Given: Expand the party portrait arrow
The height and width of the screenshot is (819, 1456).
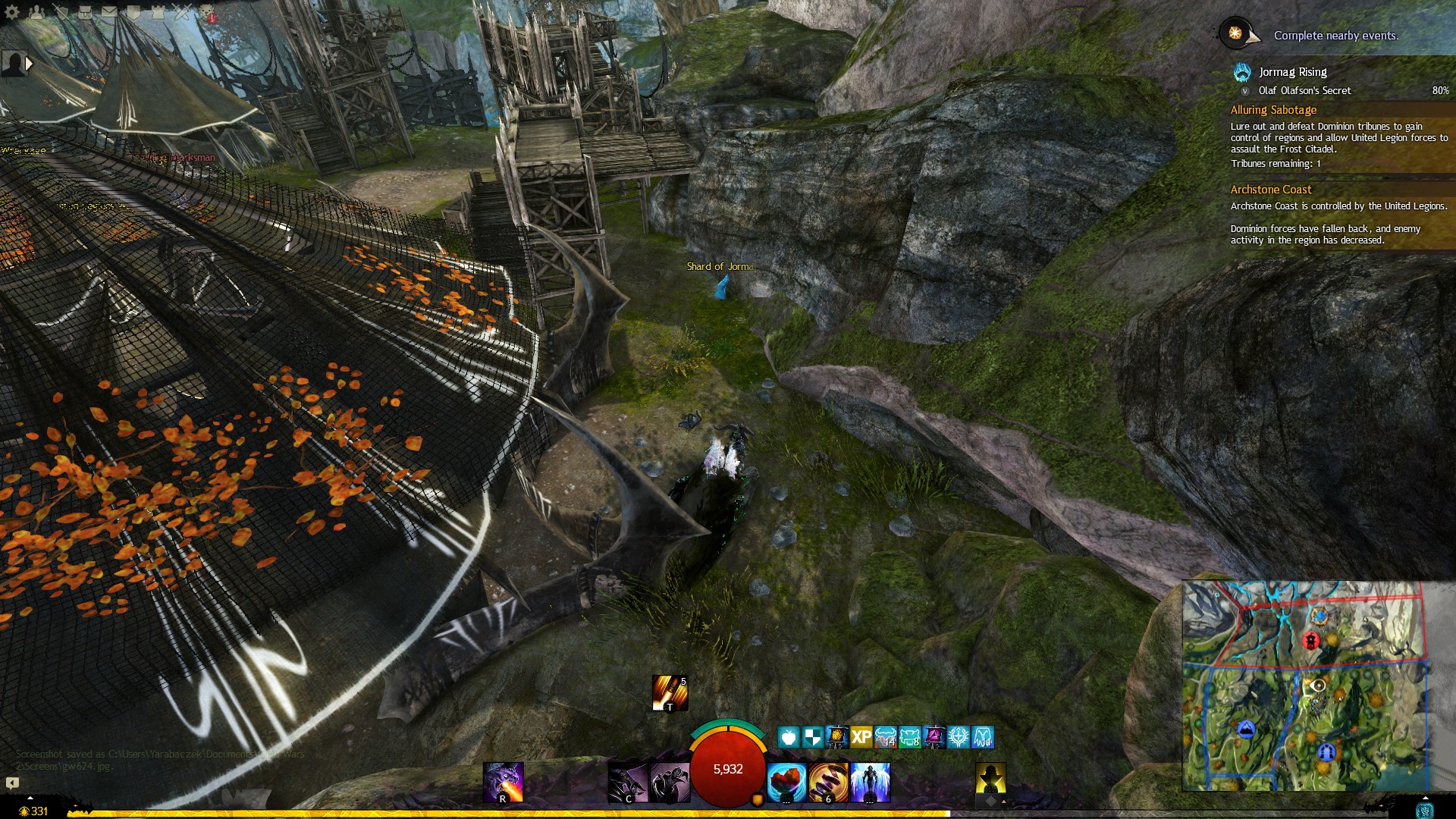Looking at the screenshot, I should click(29, 64).
